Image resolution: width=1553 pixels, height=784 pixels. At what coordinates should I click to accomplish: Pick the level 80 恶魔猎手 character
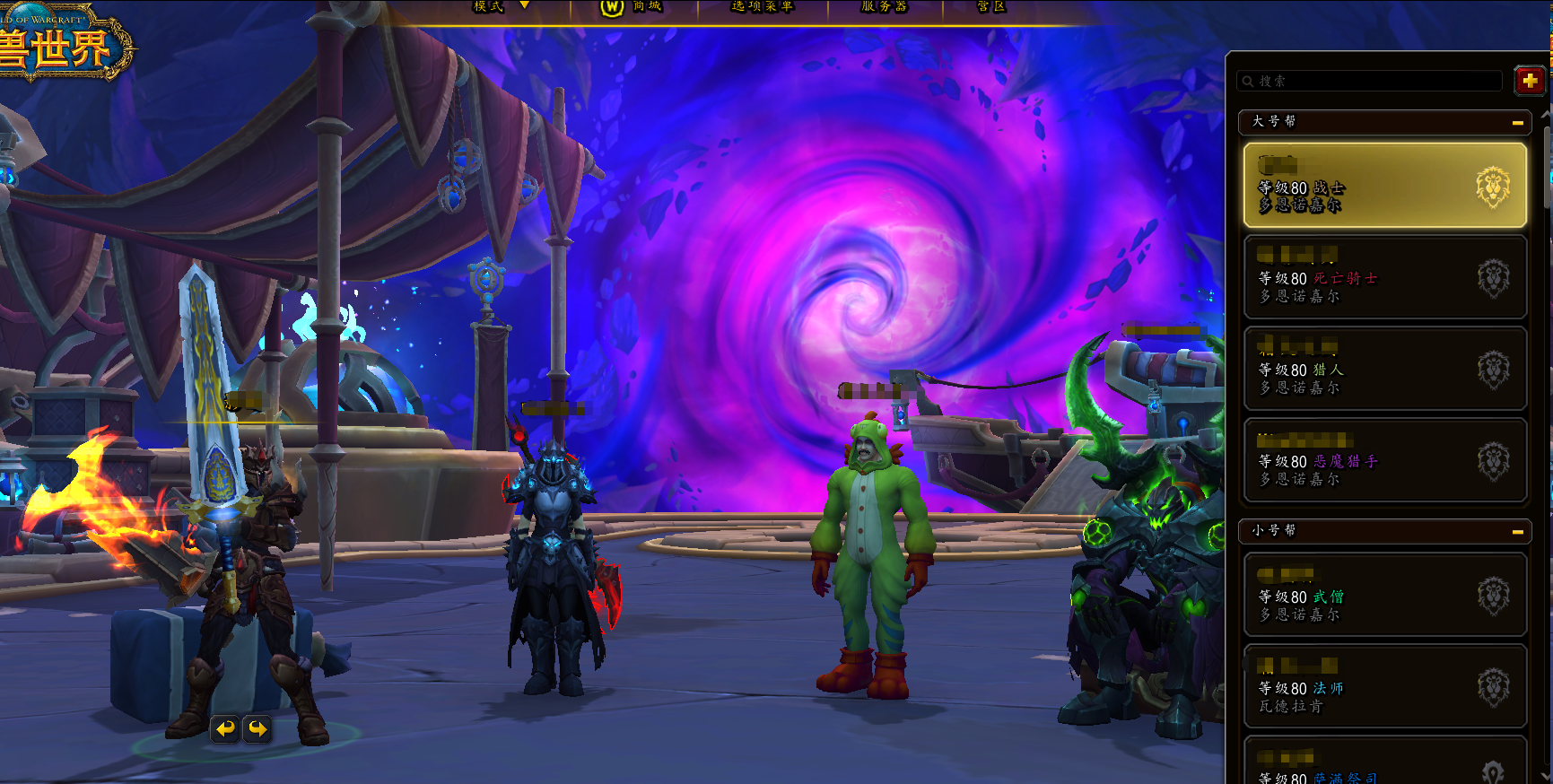[x=1384, y=460]
